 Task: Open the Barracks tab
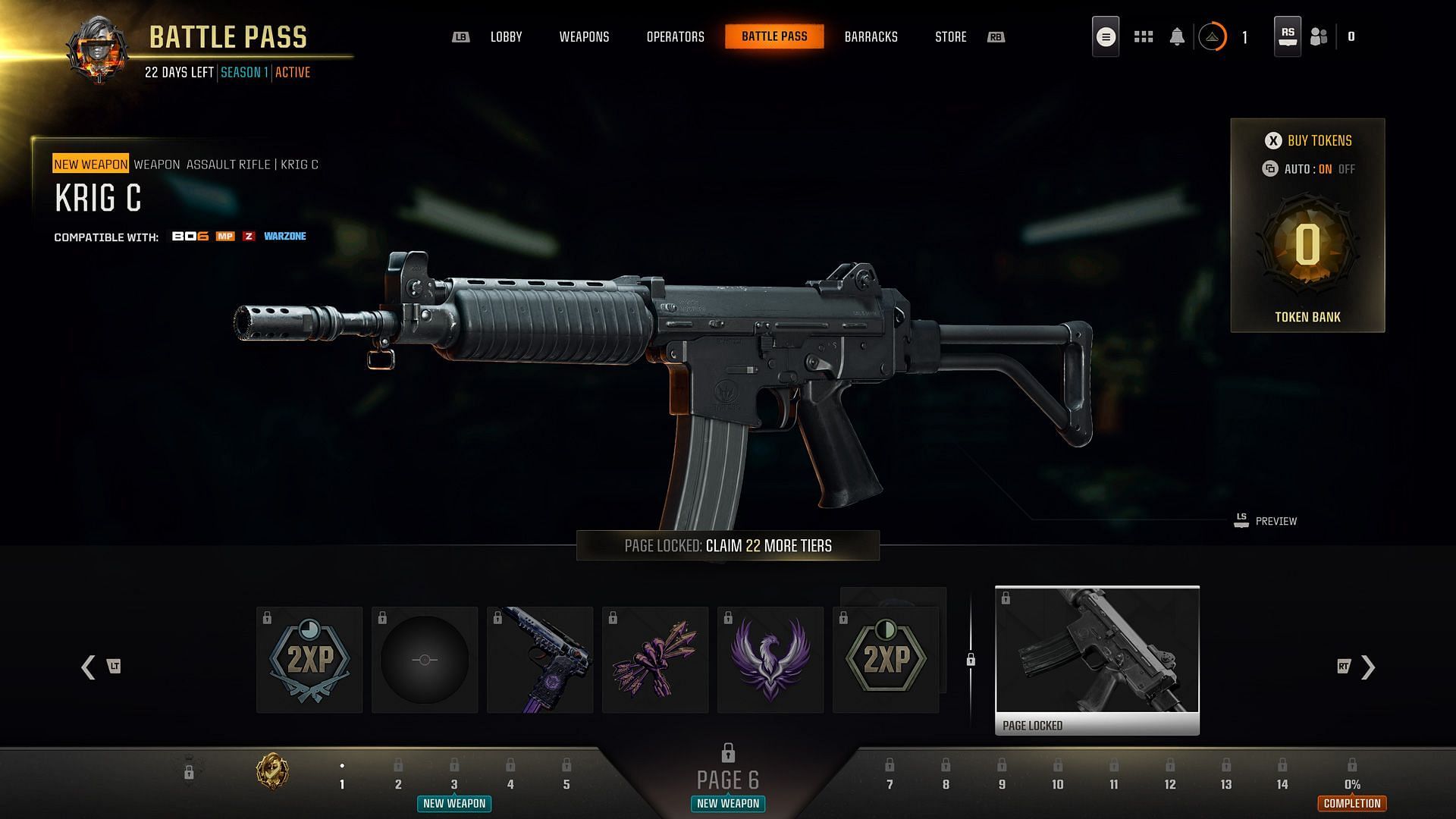[x=871, y=36]
